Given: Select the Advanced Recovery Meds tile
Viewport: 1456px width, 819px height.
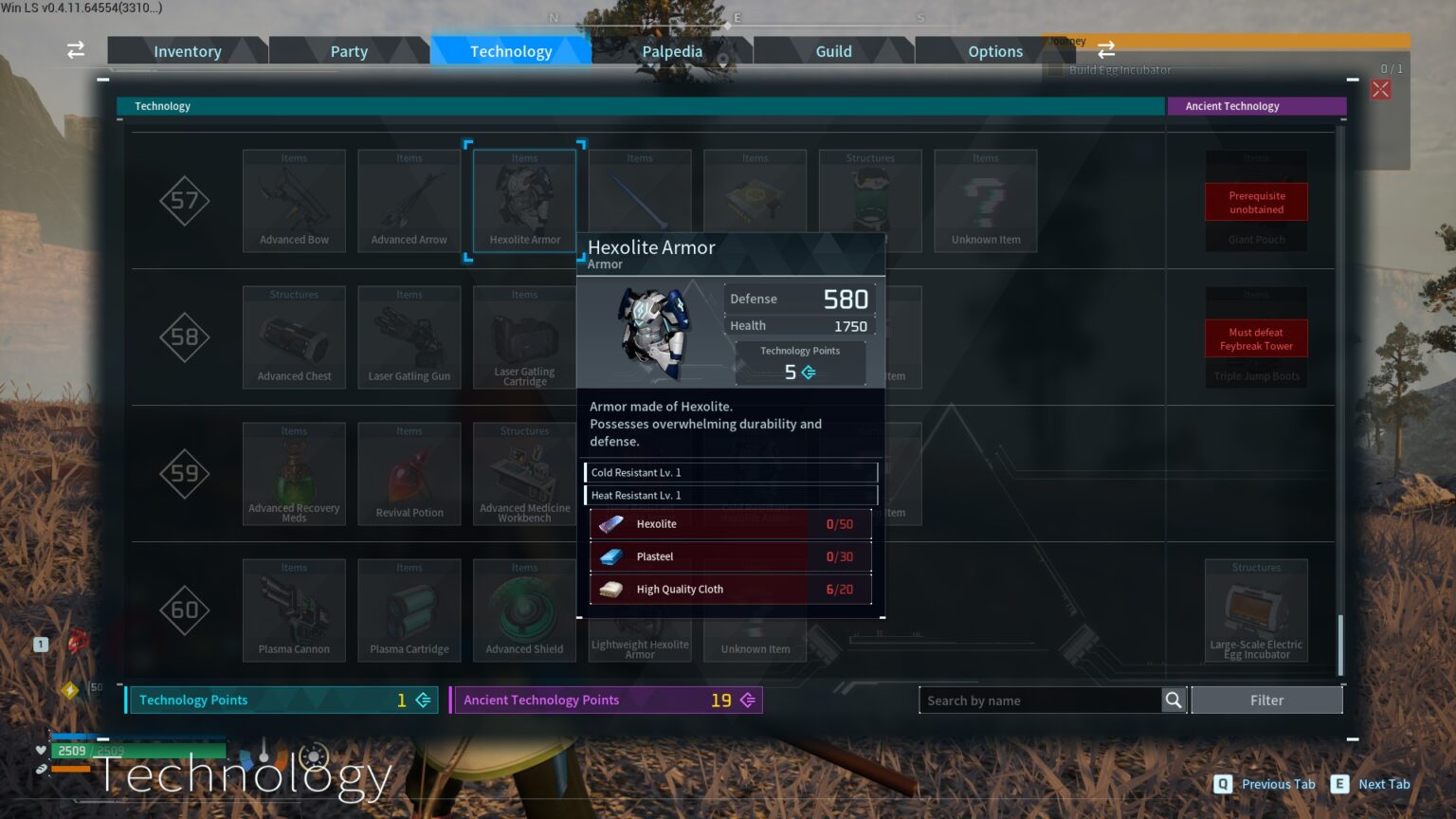Looking at the screenshot, I should [x=294, y=474].
